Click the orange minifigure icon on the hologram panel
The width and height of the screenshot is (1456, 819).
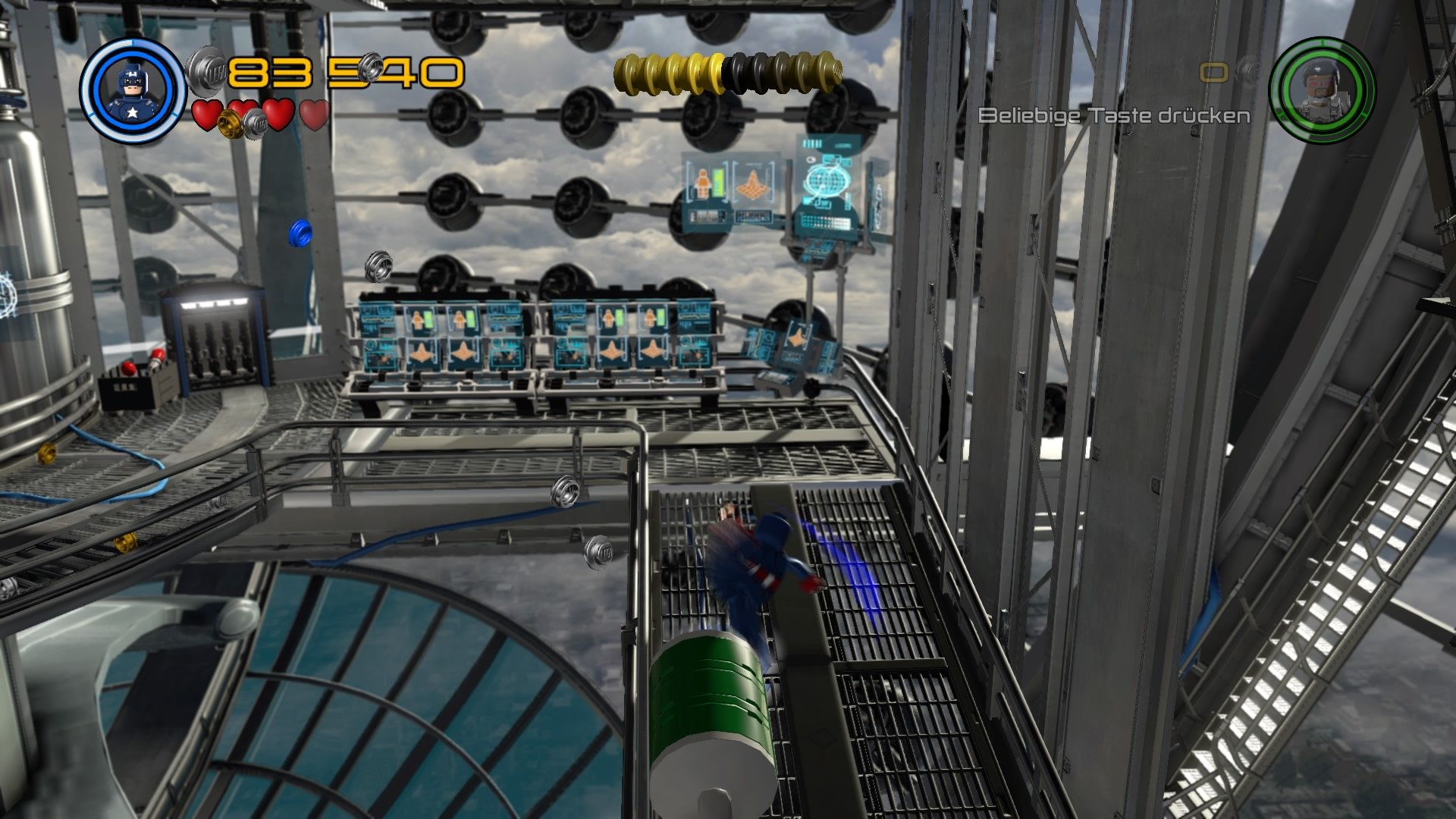pos(702,182)
